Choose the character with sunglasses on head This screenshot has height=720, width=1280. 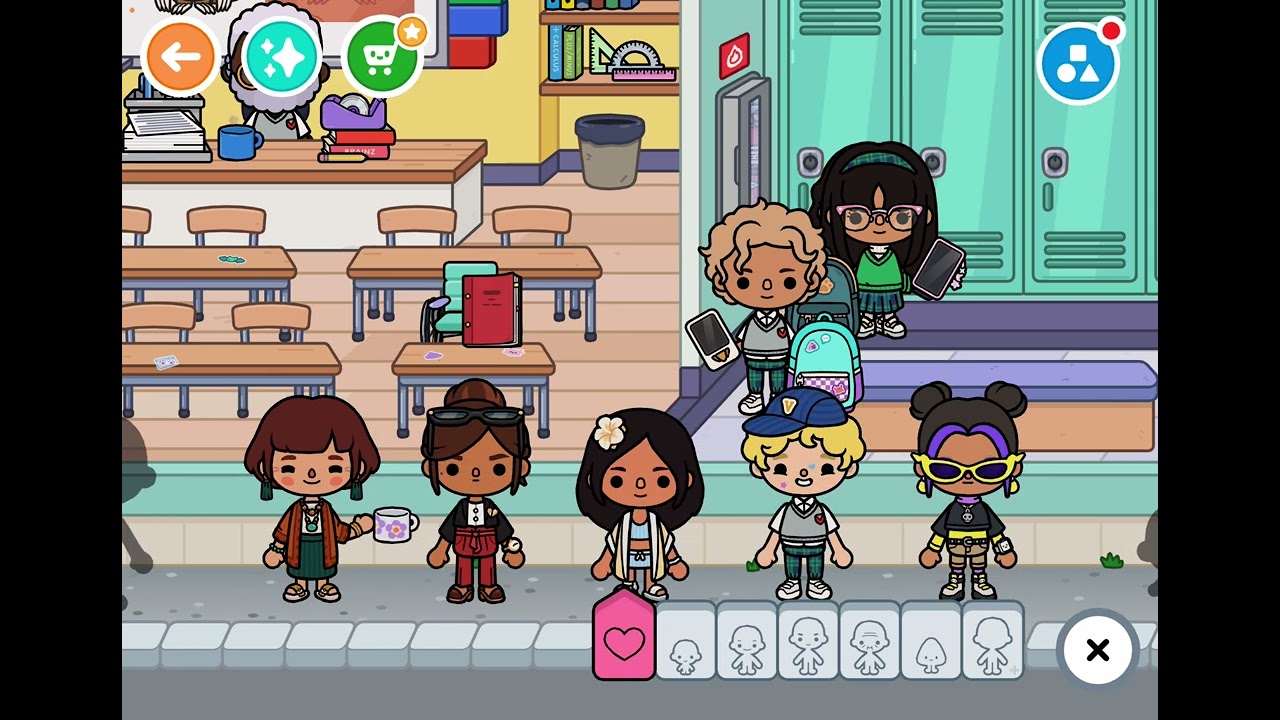coord(475,495)
